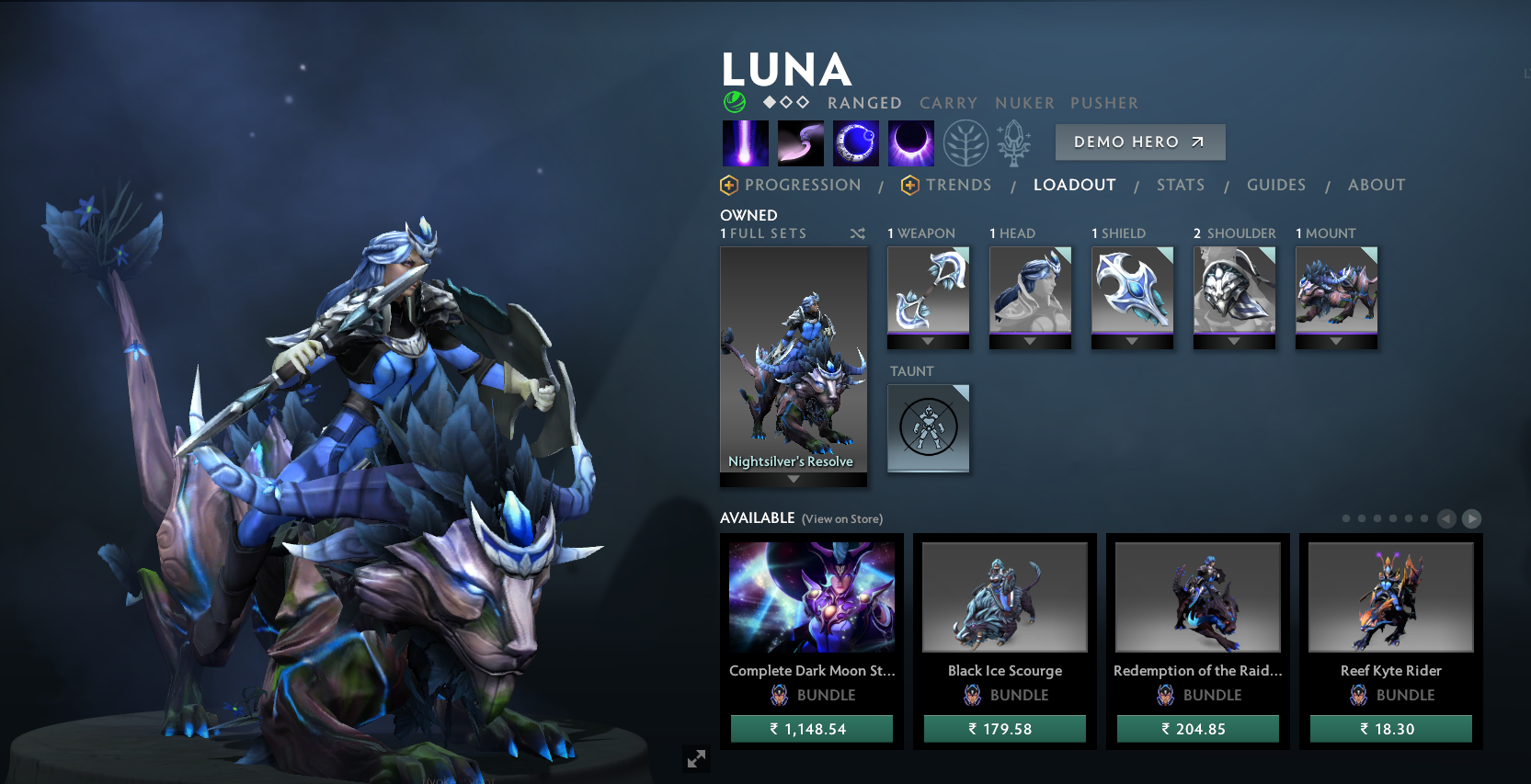Open the GUIDES tab
The image size is (1531, 784).
(x=1276, y=185)
